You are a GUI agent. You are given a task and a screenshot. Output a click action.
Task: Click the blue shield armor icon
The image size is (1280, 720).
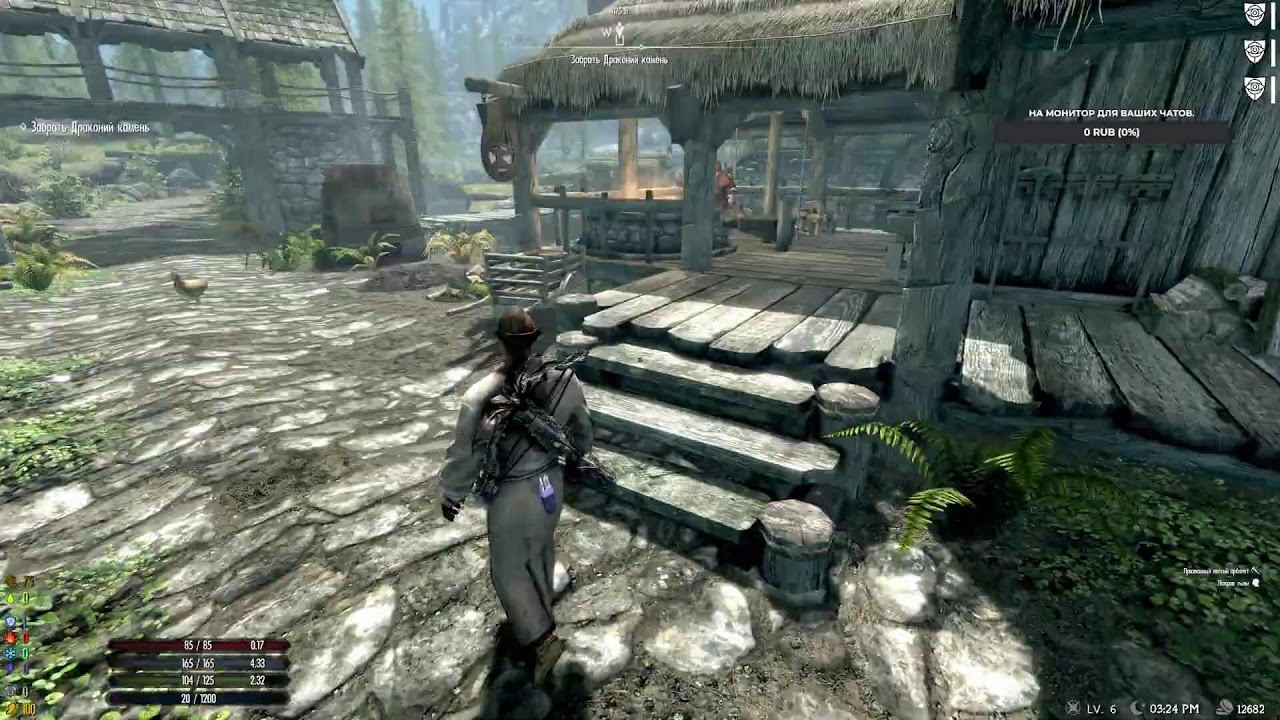tap(10, 620)
